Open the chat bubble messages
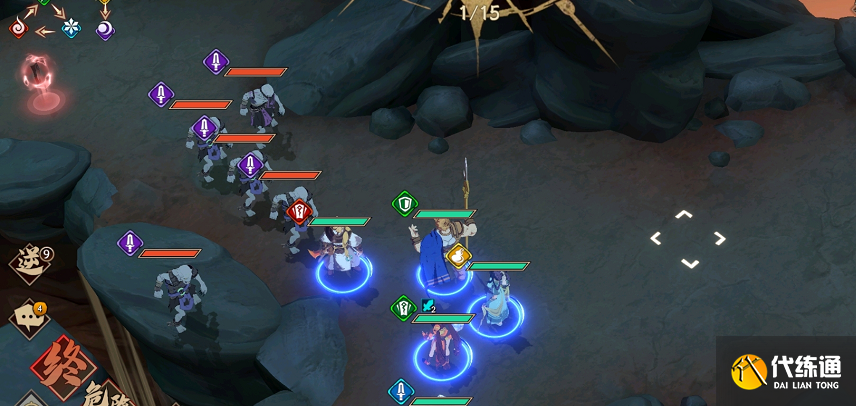 pyautogui.click(x=27, y=319)
